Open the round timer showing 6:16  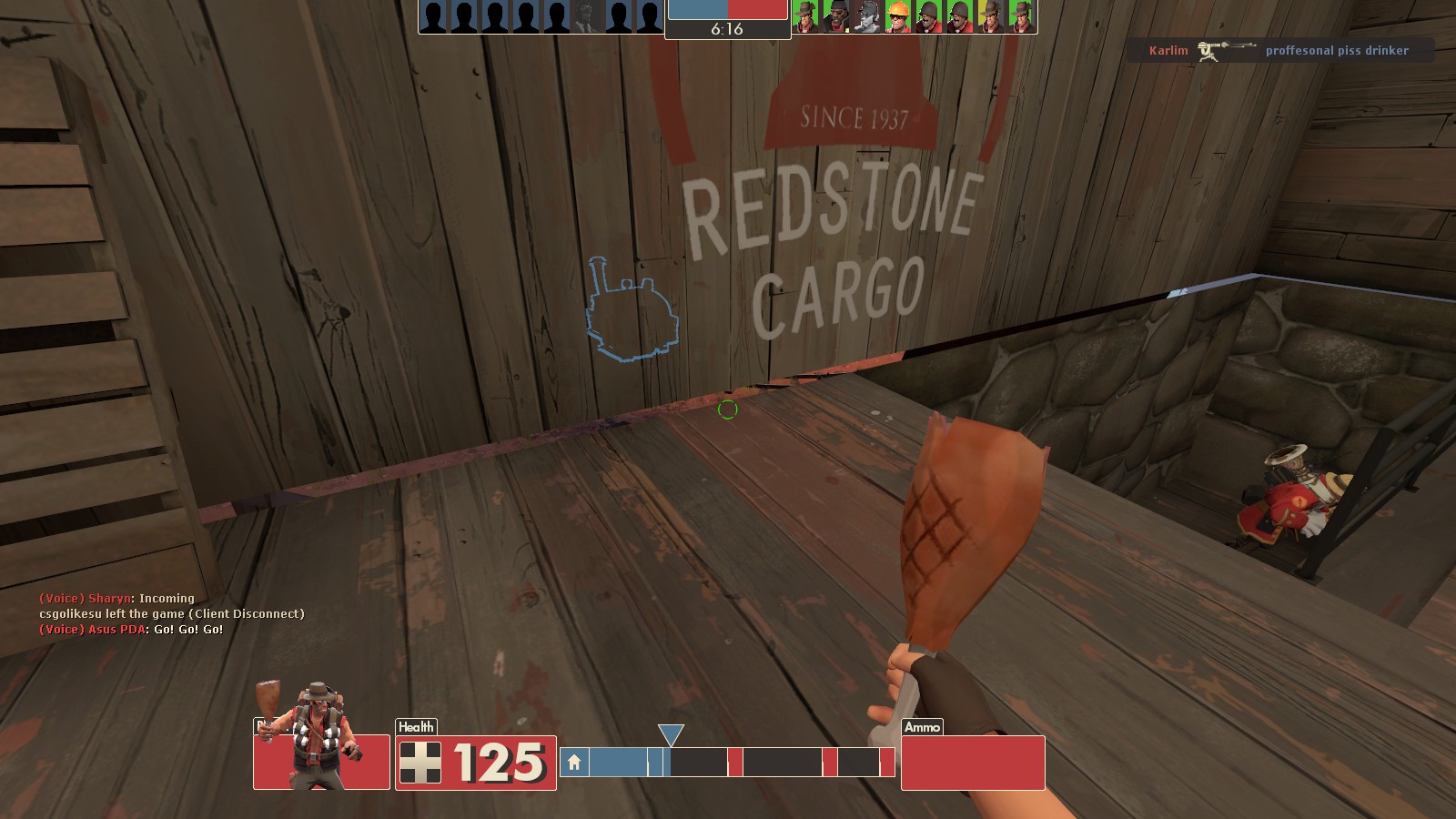[728, 28]
